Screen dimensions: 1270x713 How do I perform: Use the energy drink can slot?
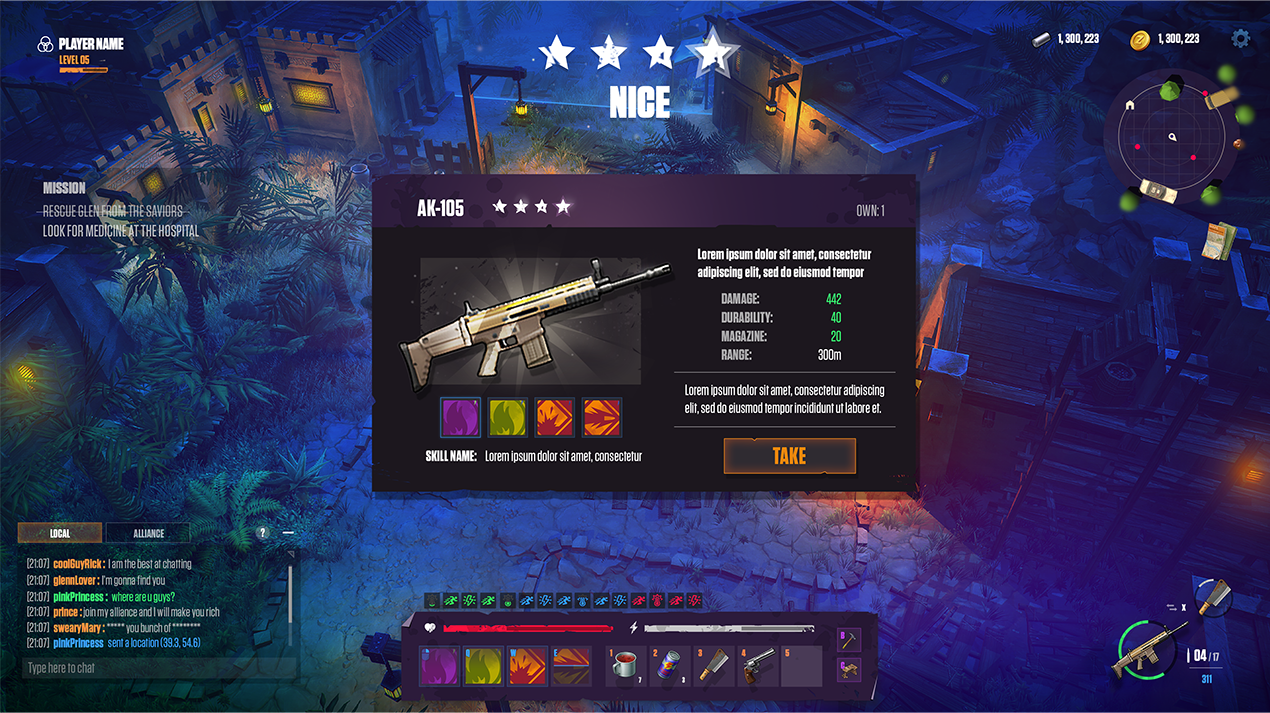click(670, 667)
